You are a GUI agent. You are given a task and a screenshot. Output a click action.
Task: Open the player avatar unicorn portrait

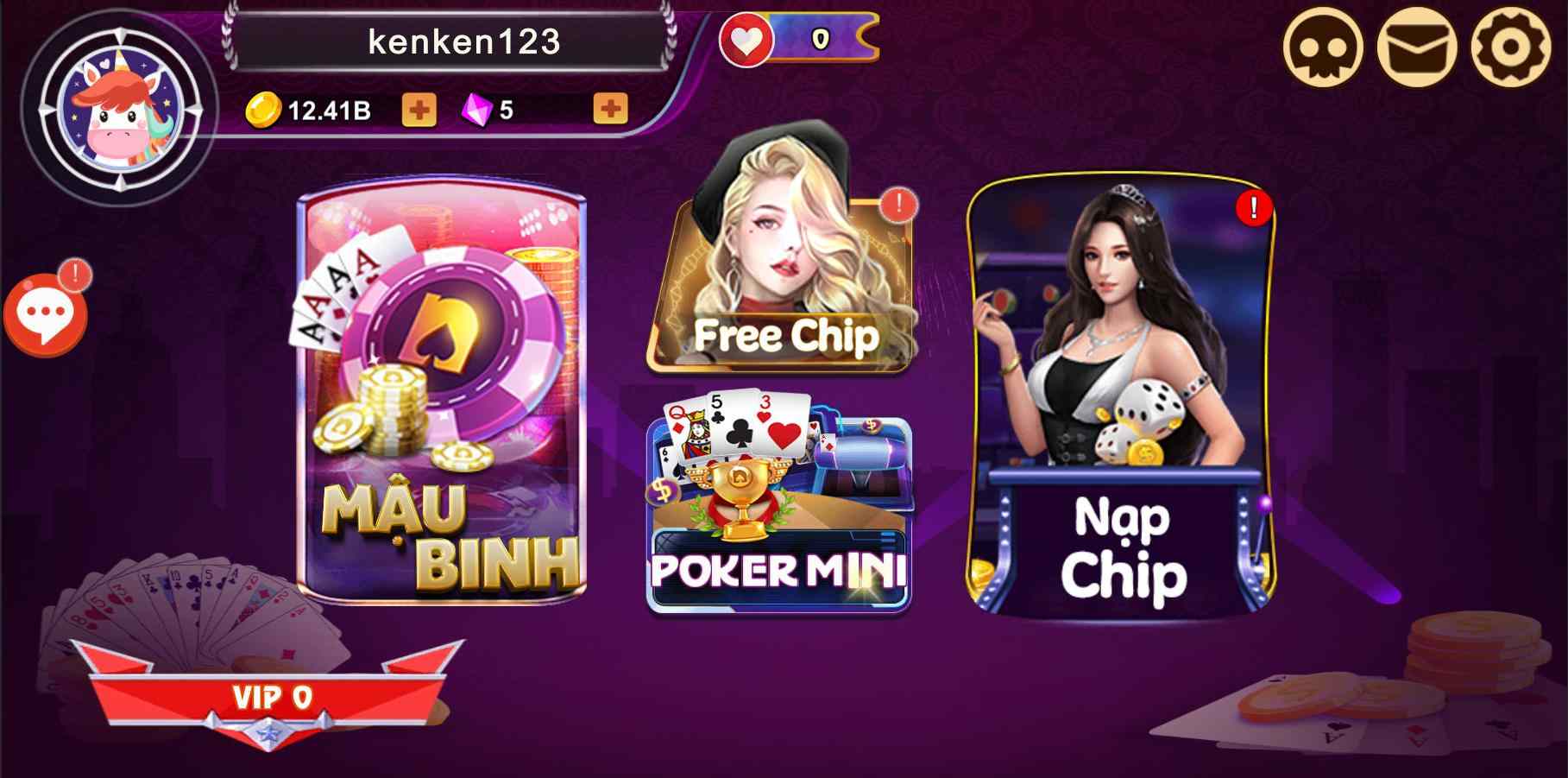point(119,108)
